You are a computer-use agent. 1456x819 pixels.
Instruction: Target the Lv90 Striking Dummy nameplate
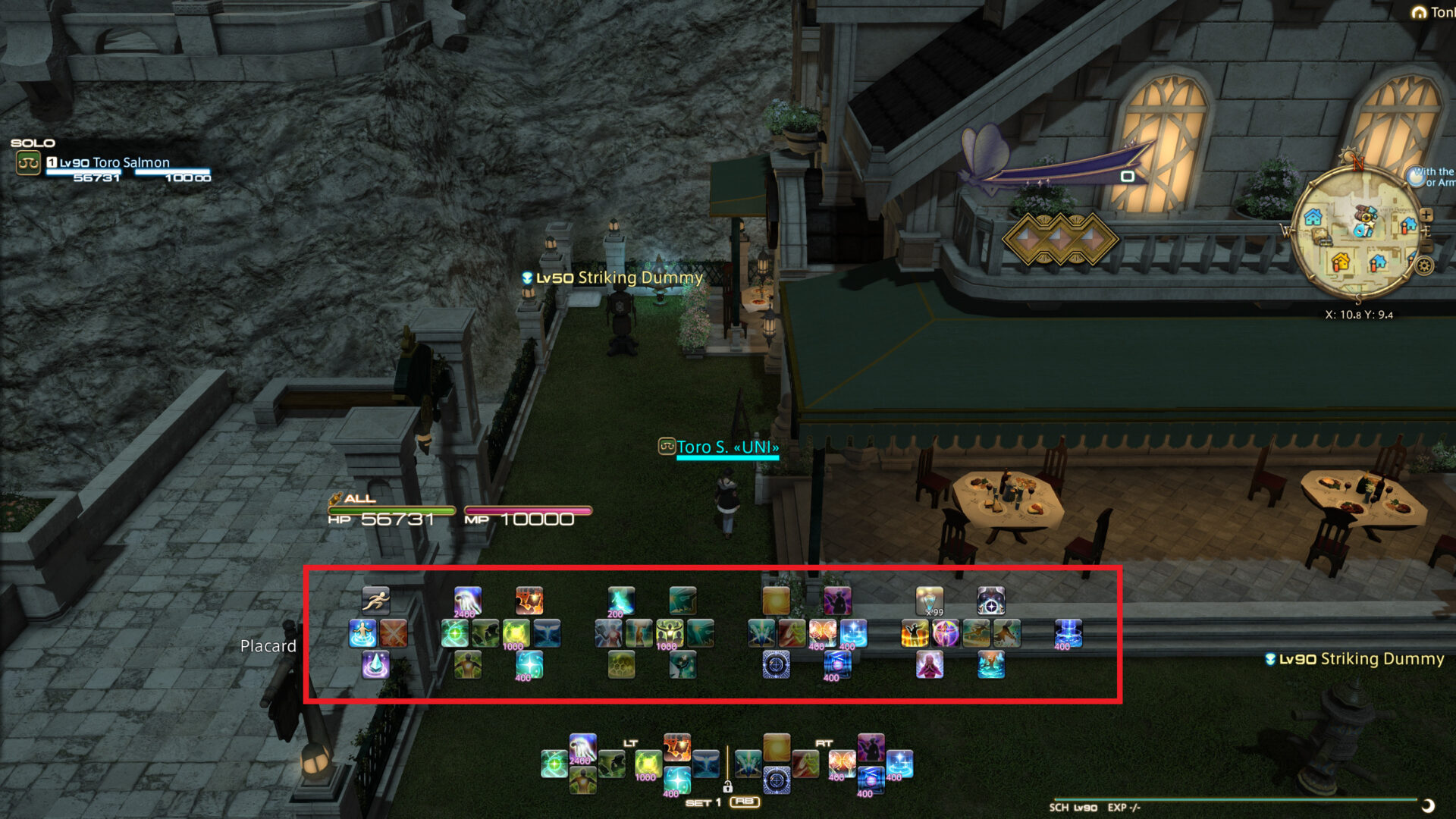(1357, 659)
